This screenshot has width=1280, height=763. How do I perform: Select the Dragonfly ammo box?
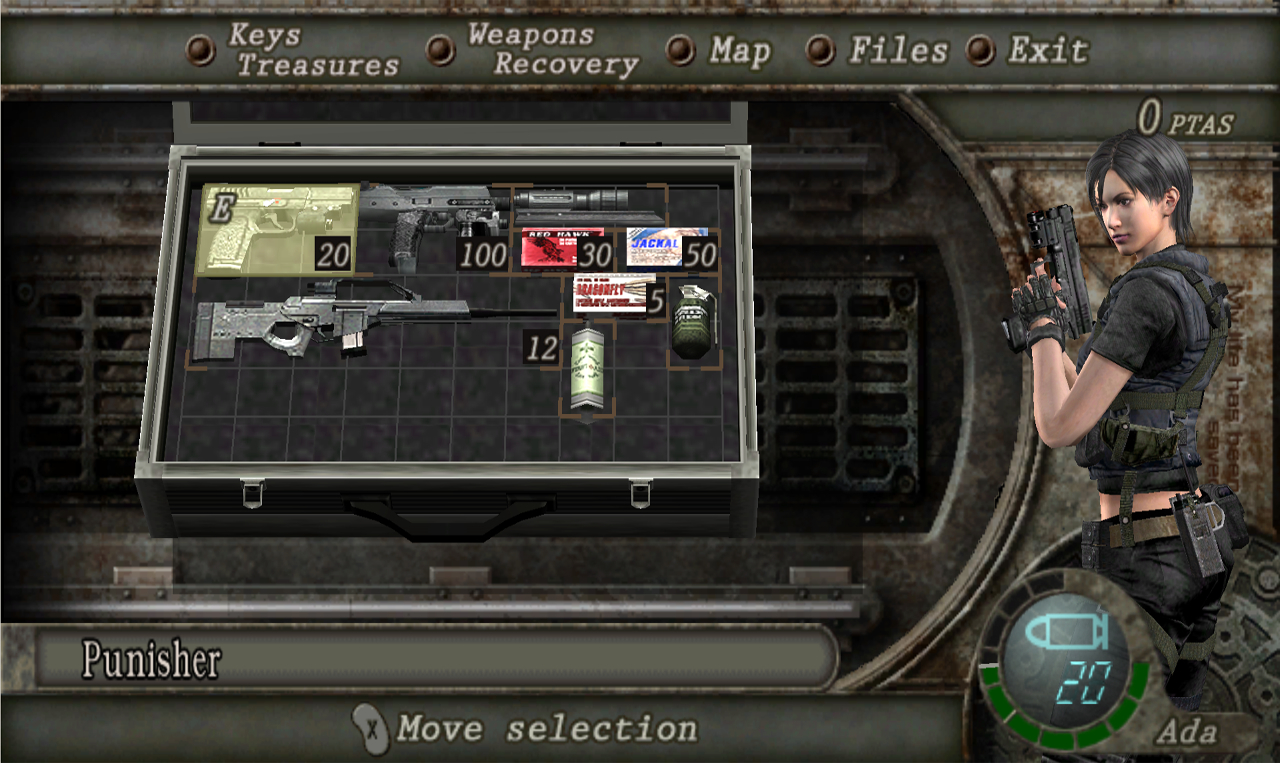coord(614,293)
